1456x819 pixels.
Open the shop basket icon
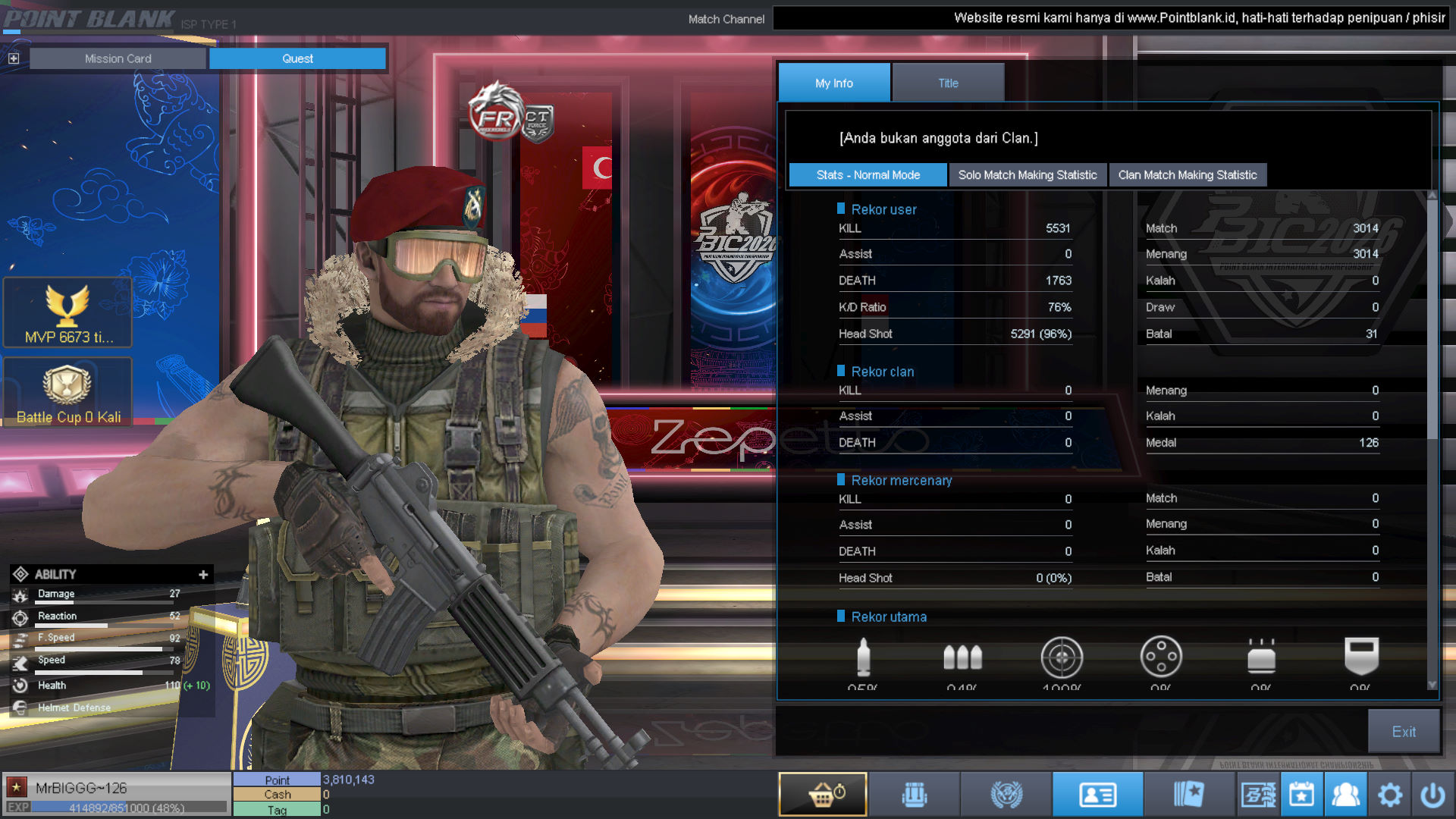(x=823, y=795)
